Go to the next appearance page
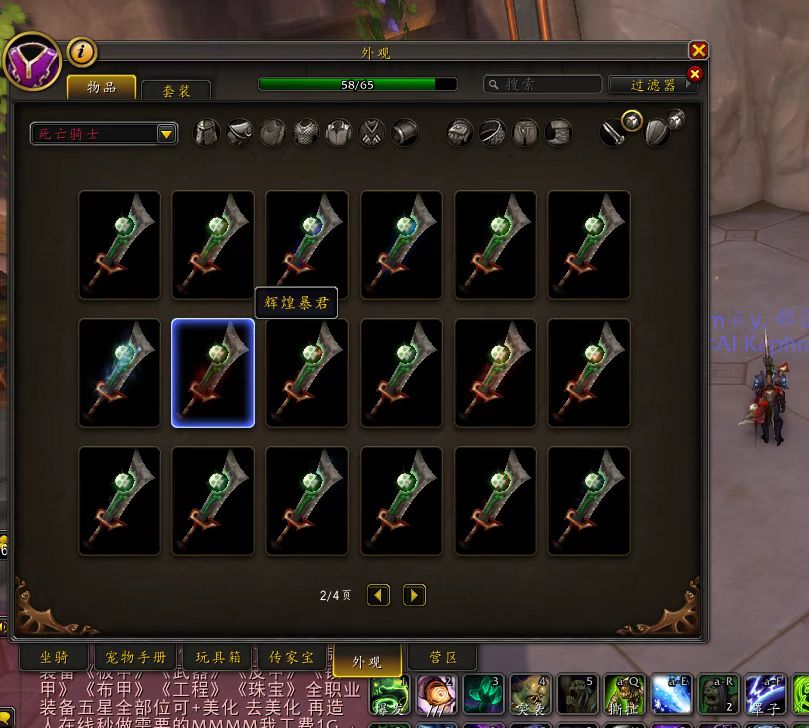Screen dimensions: 809x728 pyautogui.click(x=414, y=595)
